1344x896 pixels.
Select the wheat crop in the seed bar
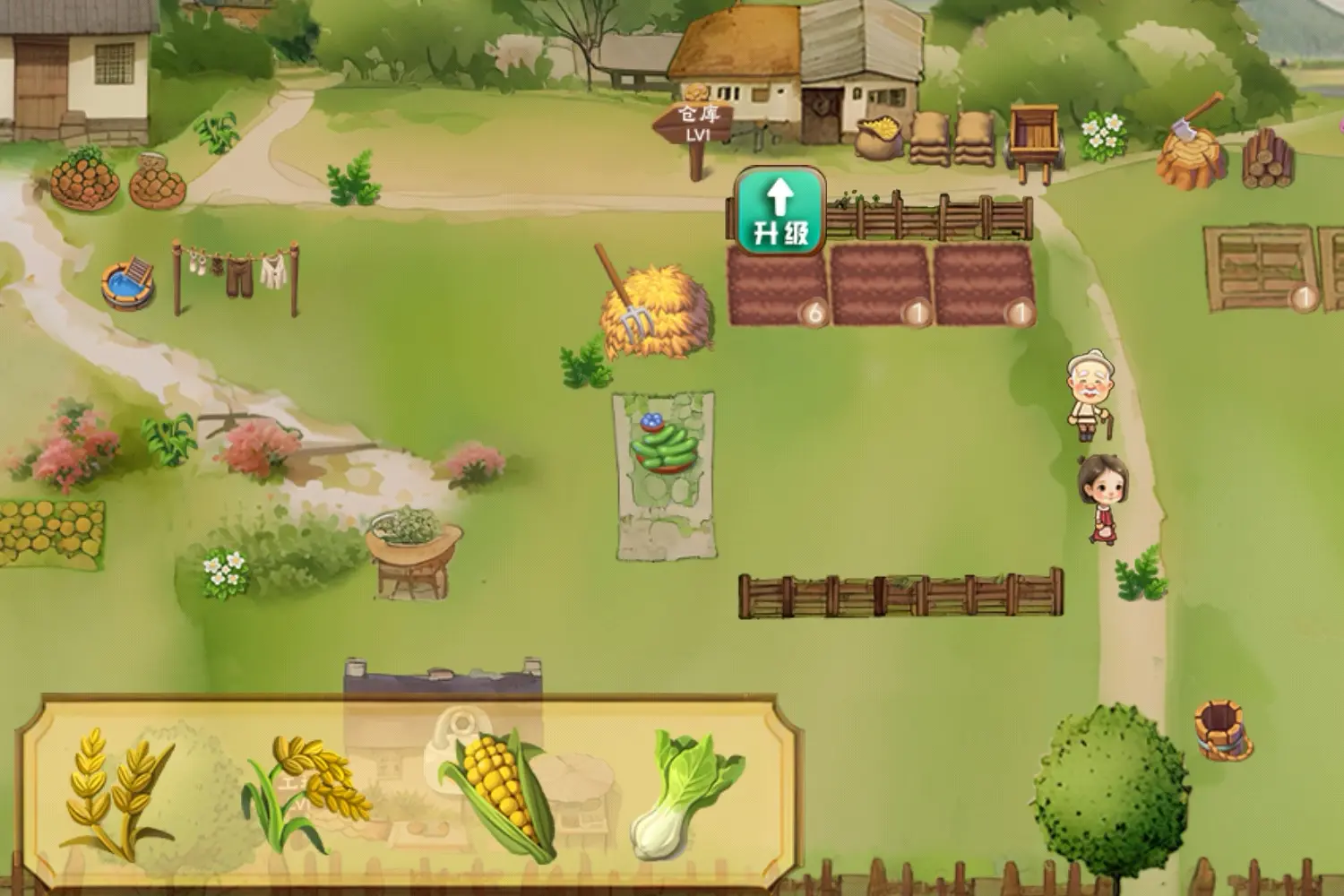pyautogui.click(x=116, y=792)
